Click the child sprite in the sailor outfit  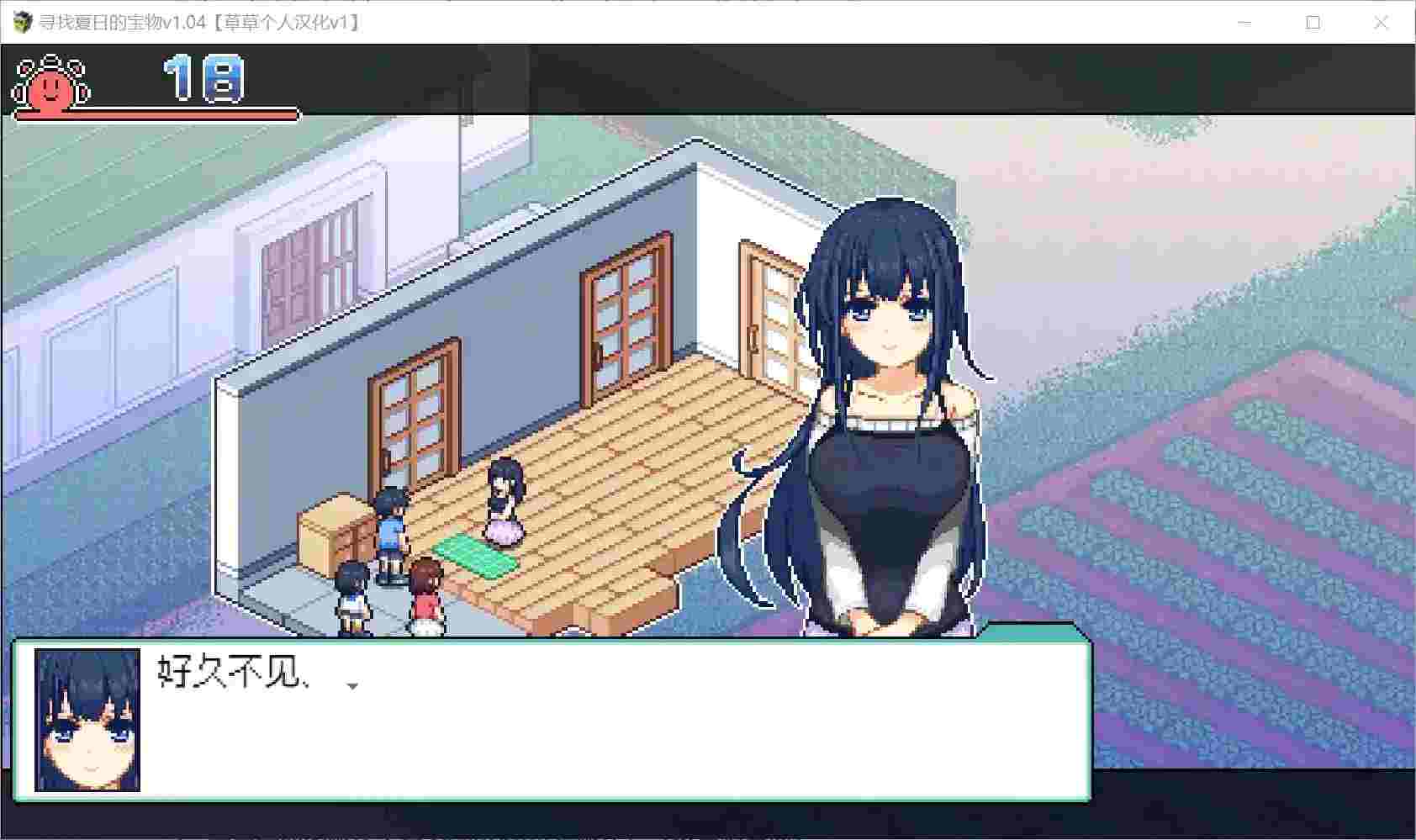coord(351,597)
